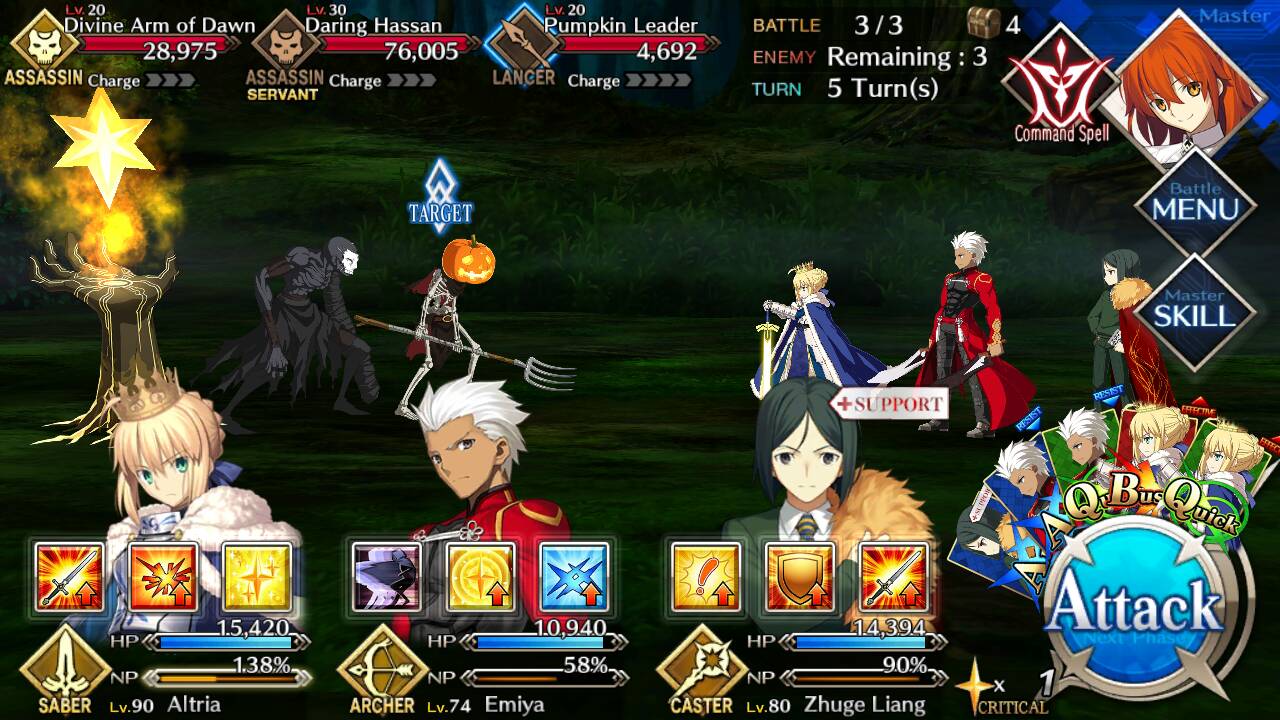Activate Emiya's blue projection skill
The width and height of the screenshot is (1280, 720).
coord(575,577)
